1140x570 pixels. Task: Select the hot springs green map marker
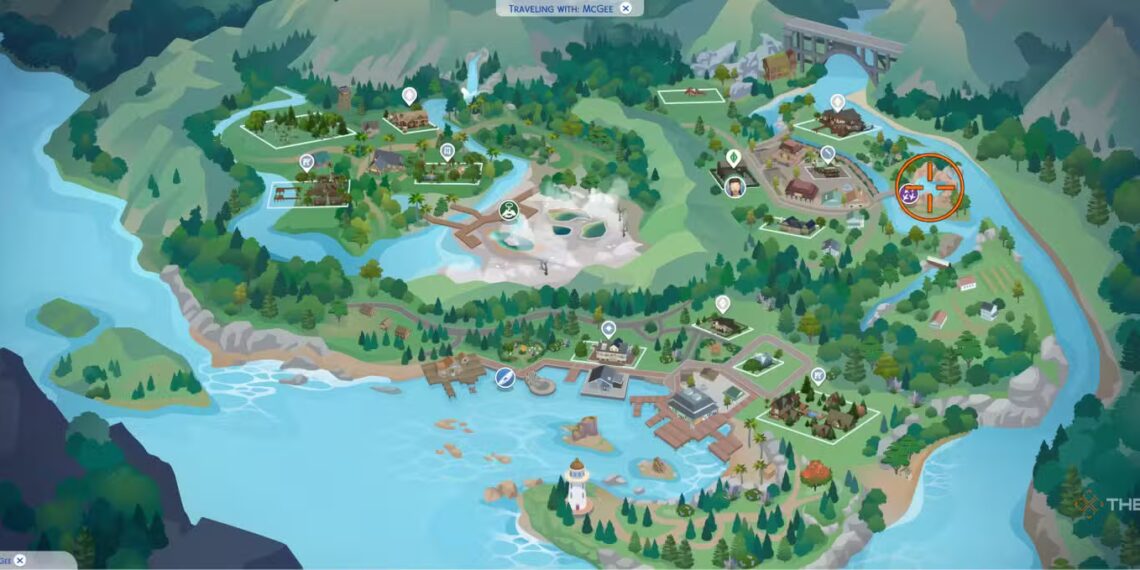(508, 210)
